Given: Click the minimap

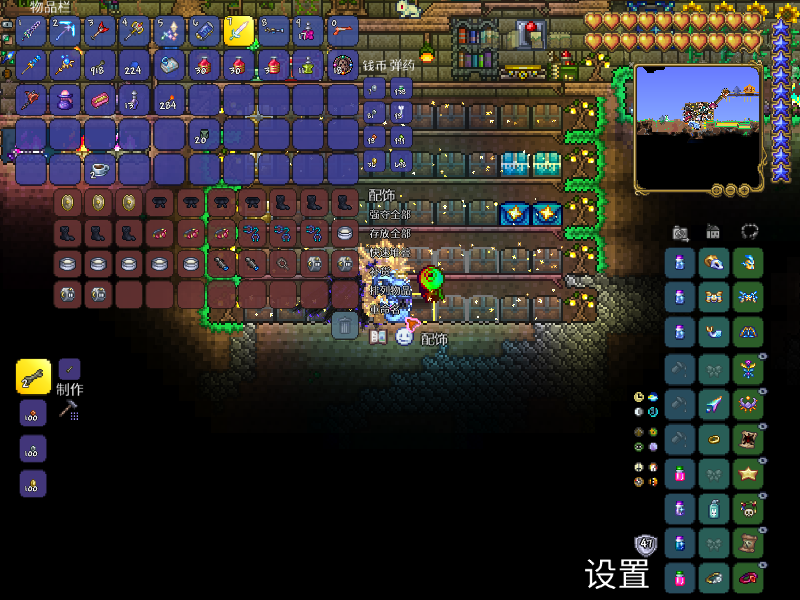Looking at the screenshot, I should click(696, 127).
